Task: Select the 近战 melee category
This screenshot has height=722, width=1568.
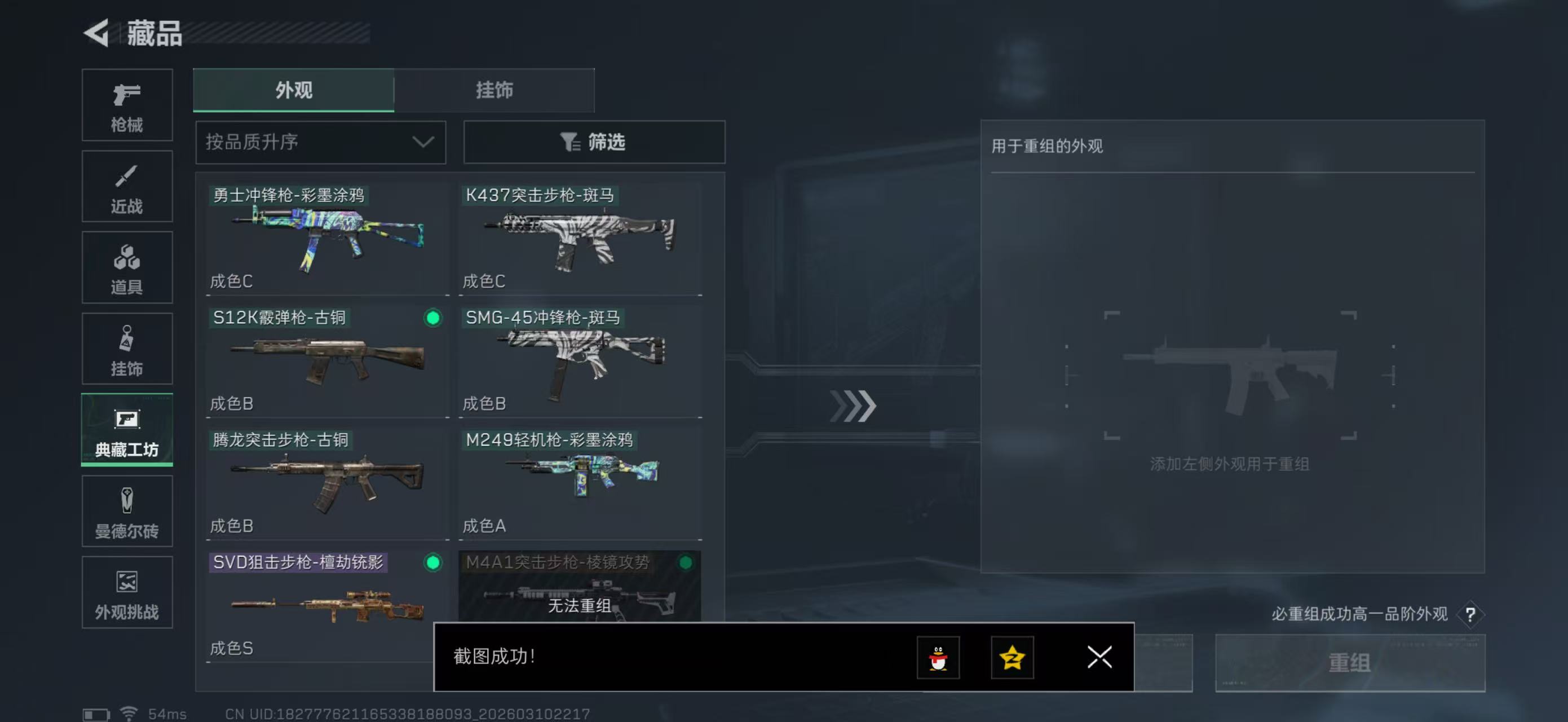Action: 127,186
